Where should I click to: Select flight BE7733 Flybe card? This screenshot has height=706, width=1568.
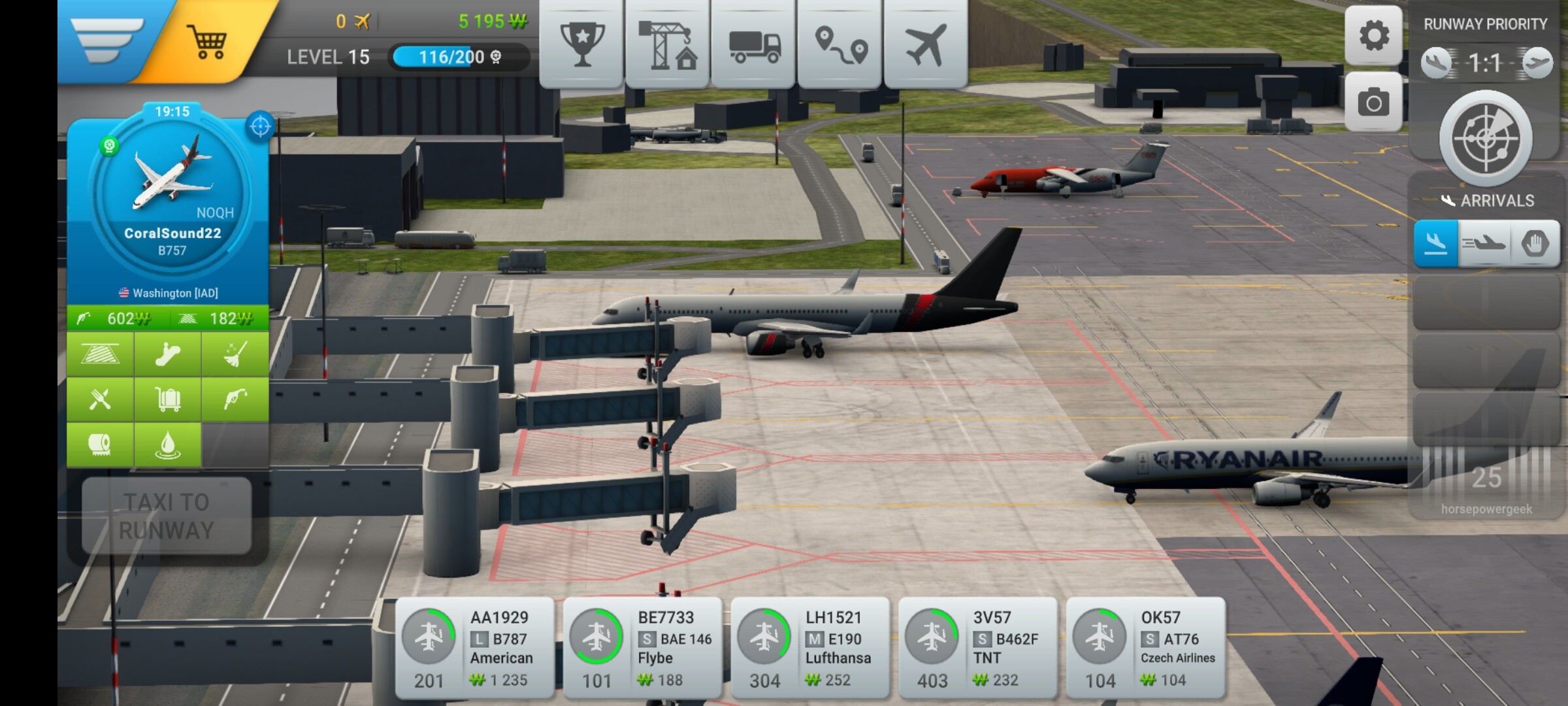pyautogui.click(x=643, y=648)
